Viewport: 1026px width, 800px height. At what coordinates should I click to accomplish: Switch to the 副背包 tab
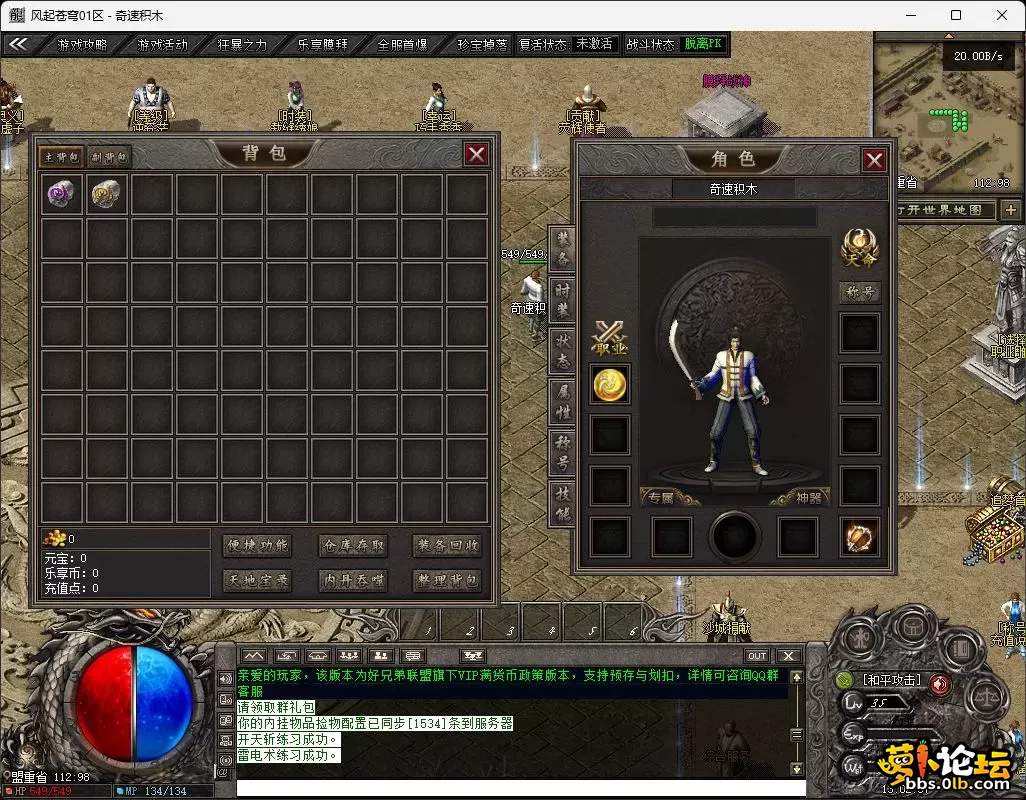pyautogui.click(x=108, y=157)
